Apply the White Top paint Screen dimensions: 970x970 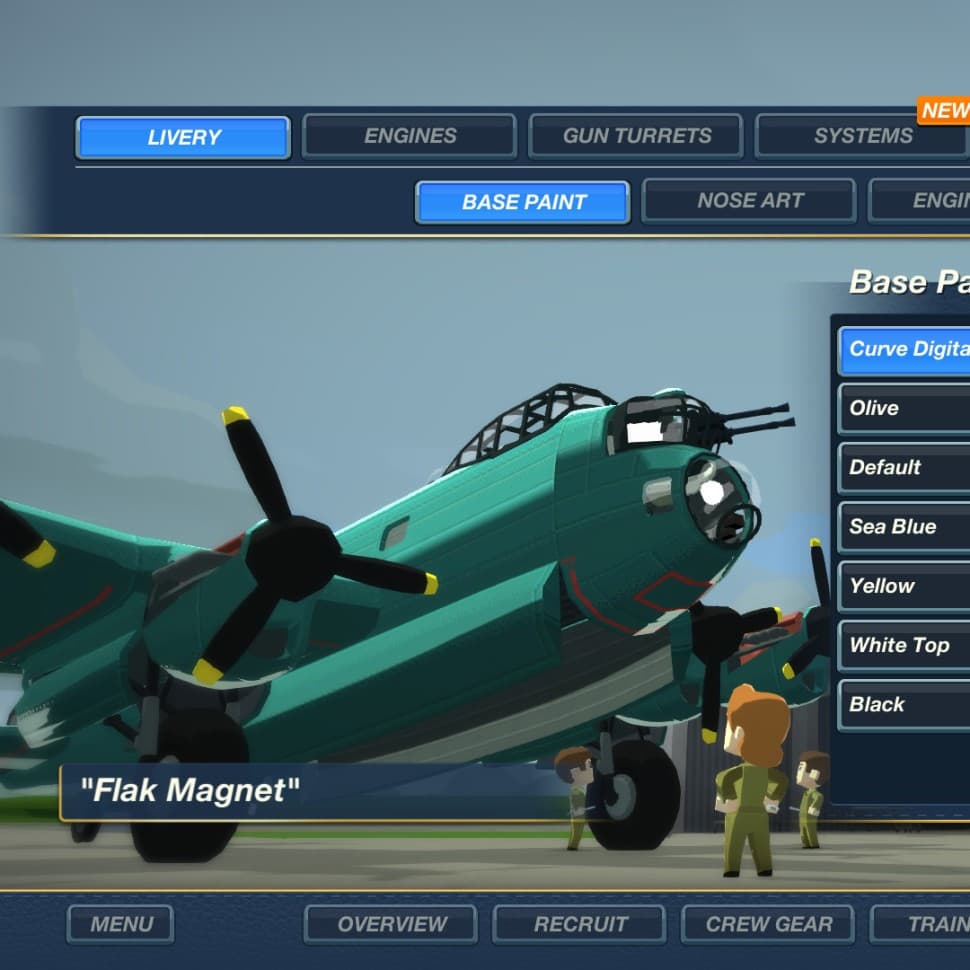tap(905, 646)
